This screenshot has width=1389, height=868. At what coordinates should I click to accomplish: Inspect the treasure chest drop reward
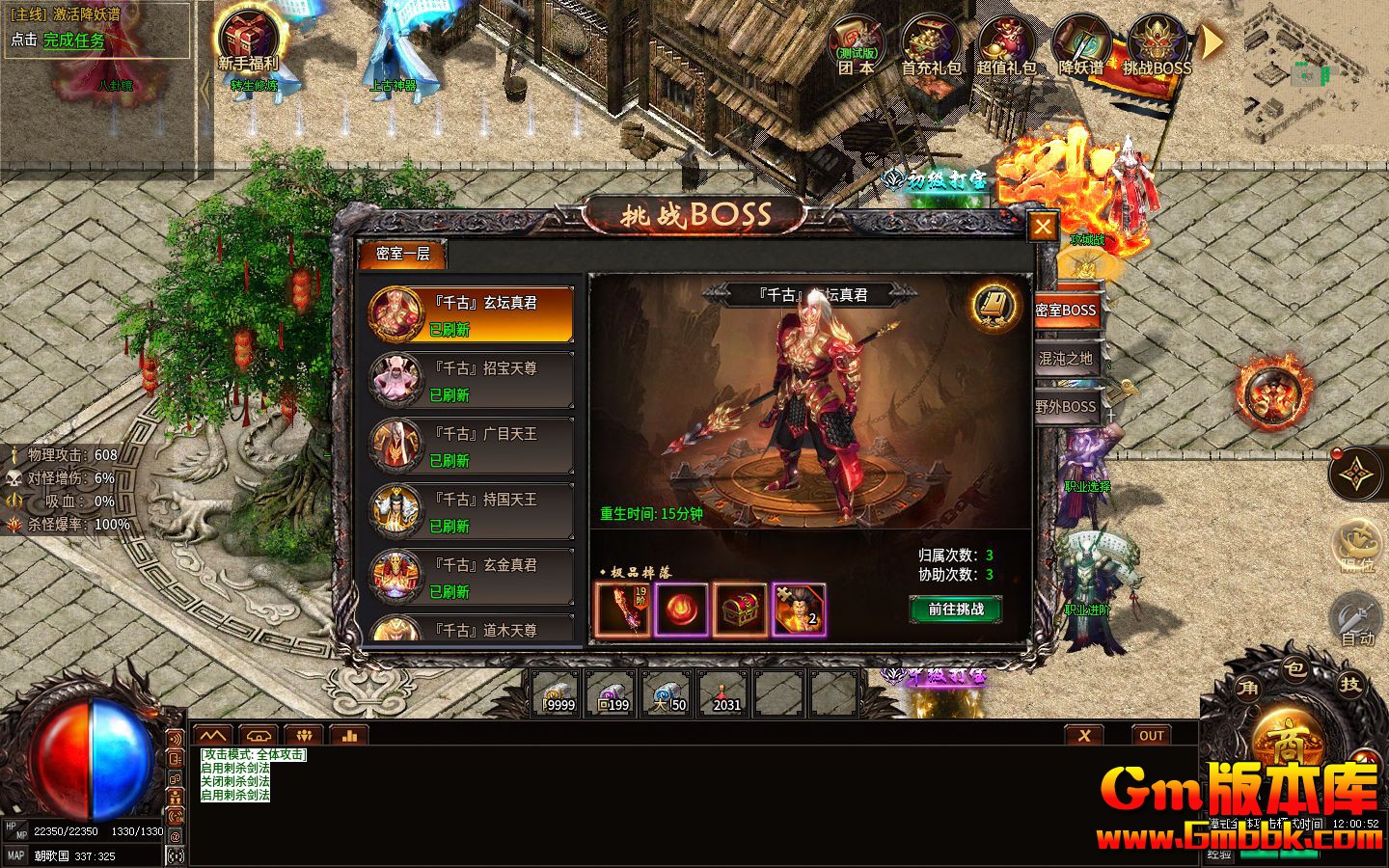click(739, 610)
